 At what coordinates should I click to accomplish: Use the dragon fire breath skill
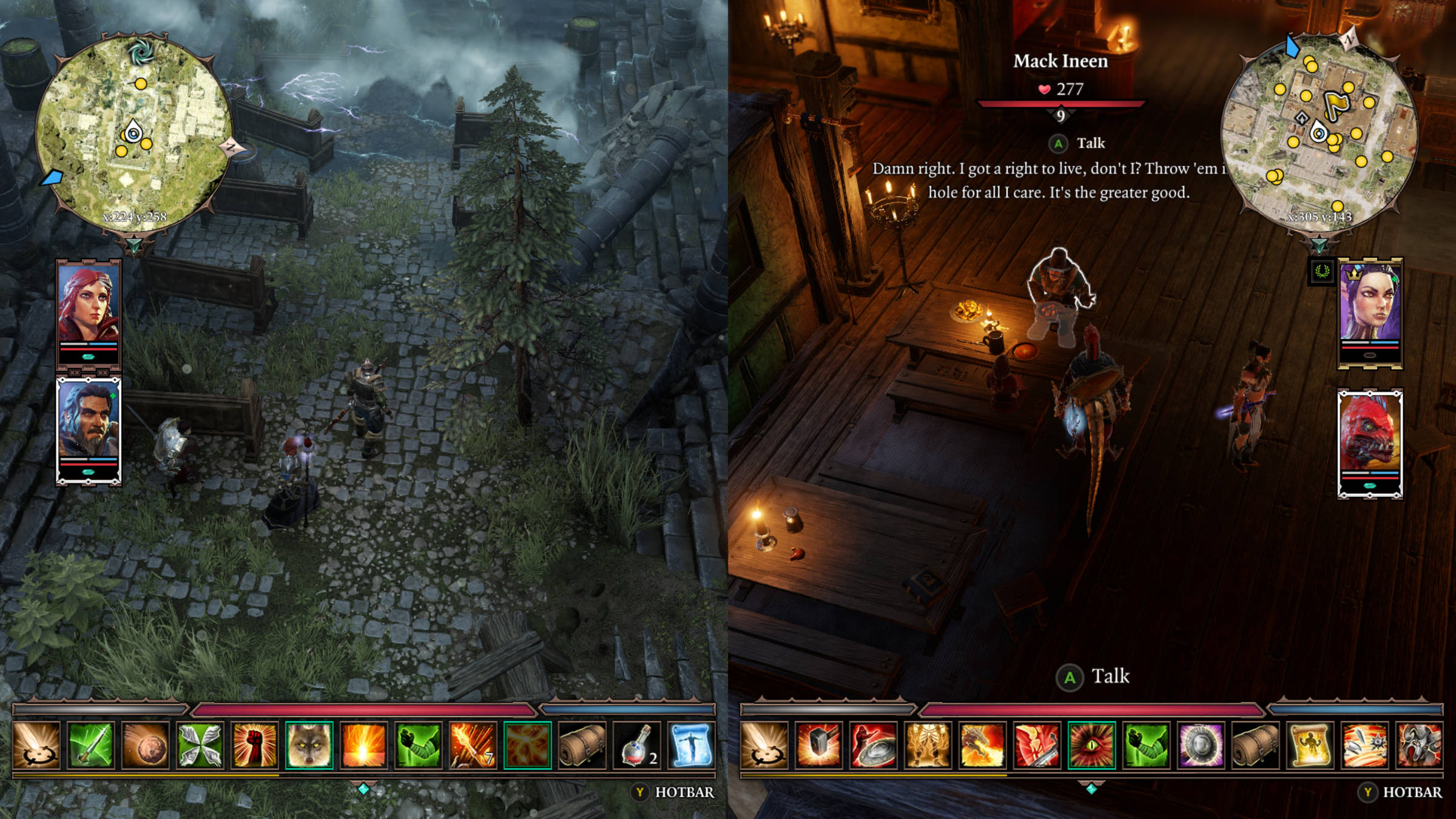click(982, 745)
